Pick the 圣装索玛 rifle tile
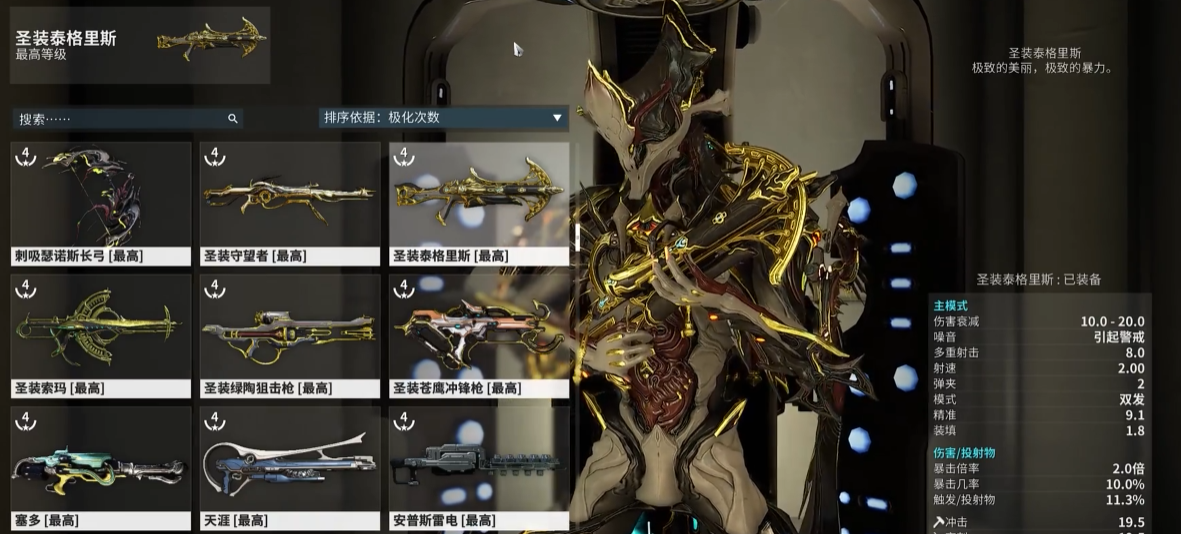Image resolution: width=1181 pixels, height=534 pixels. coord(100,336)
